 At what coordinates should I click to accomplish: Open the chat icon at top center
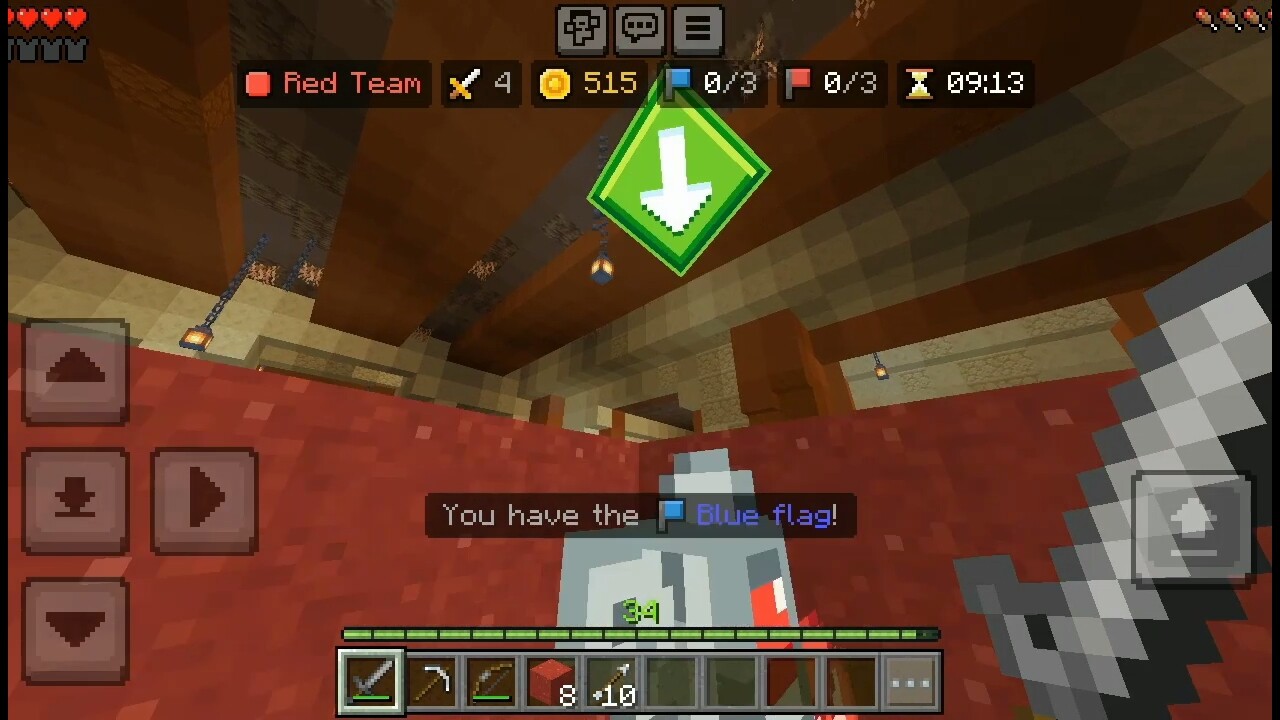point(639,29)
